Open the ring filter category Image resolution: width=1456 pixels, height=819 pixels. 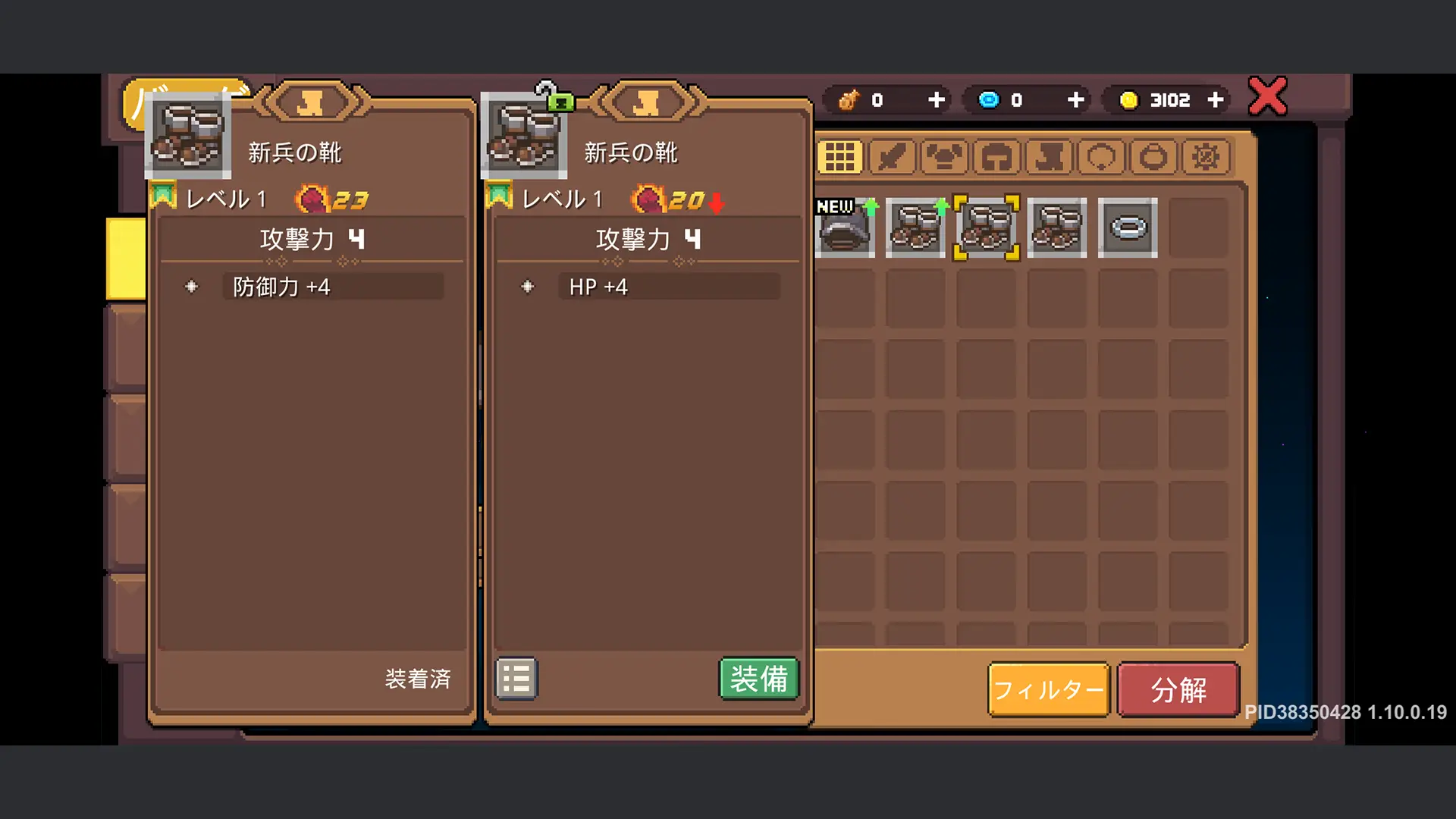pyautogui.click(x=1103, y=157)
